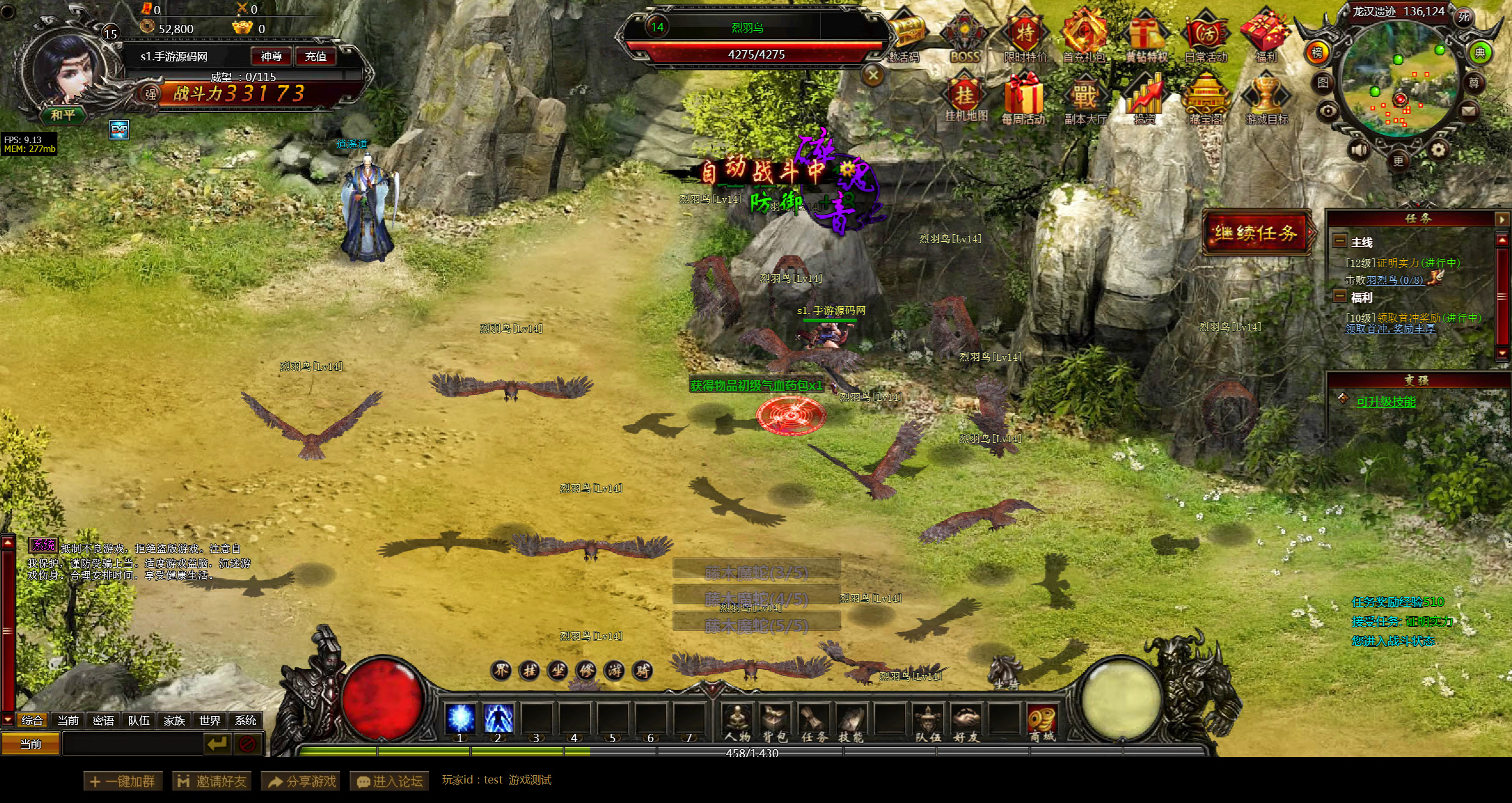Click the 邀请好友 invite friends button
1512x803 pixels.
click(212, 781)
